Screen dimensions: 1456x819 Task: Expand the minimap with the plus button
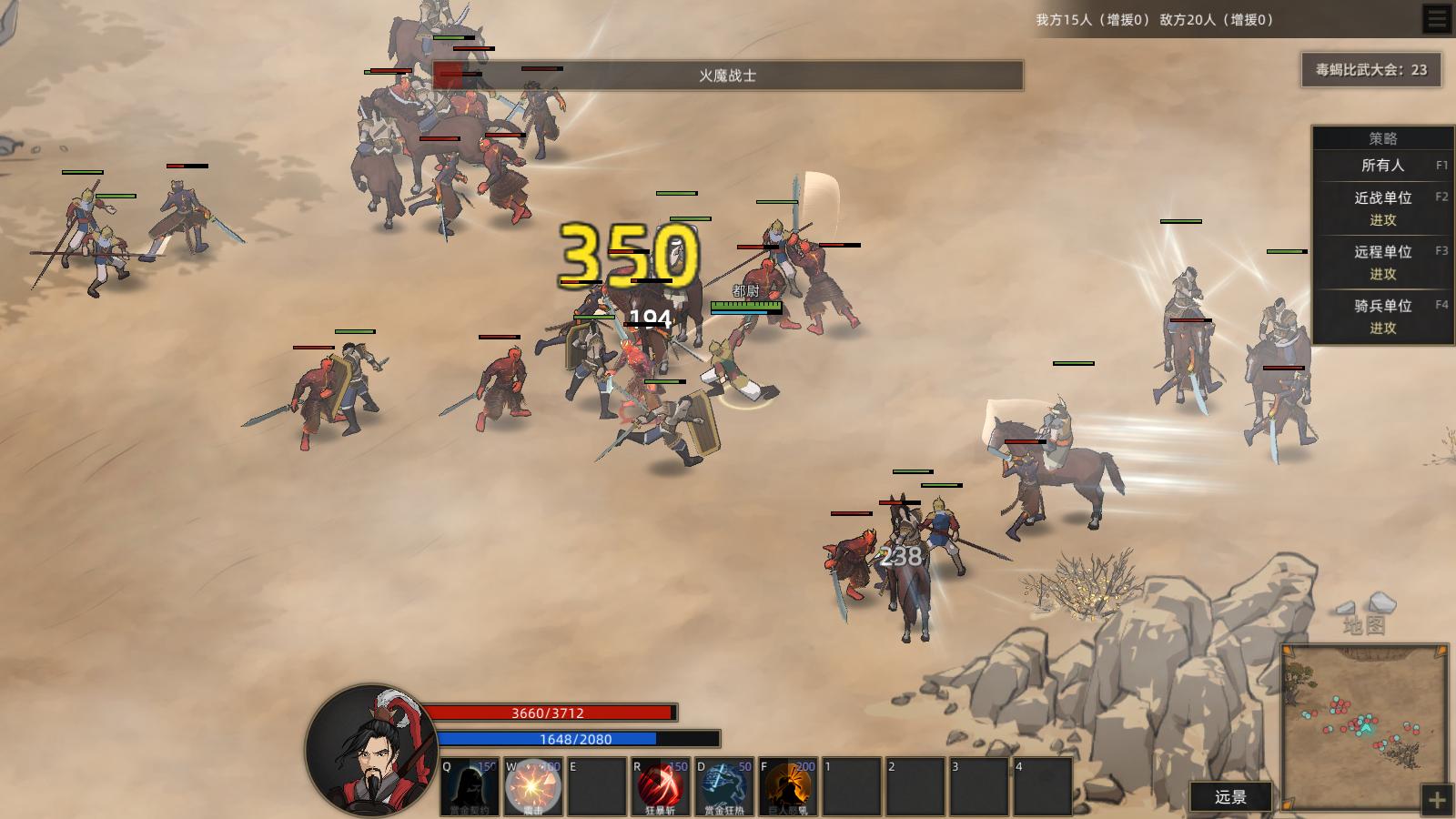point(1437,800)
